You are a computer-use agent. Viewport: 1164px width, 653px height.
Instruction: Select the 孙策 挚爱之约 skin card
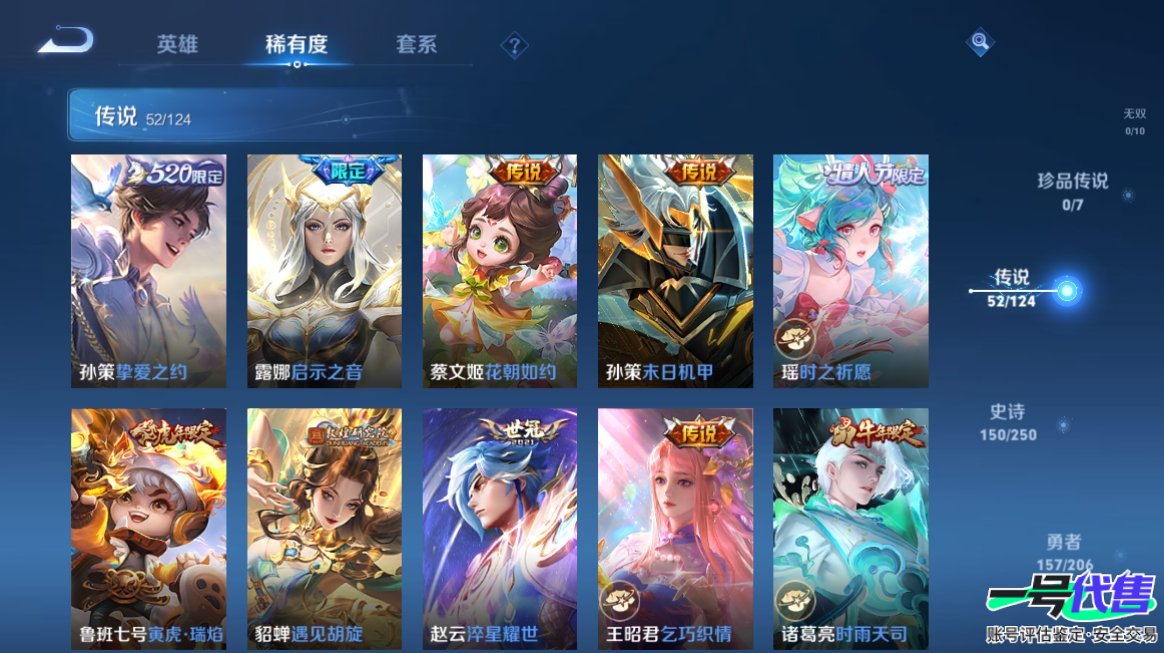[149, 271]
